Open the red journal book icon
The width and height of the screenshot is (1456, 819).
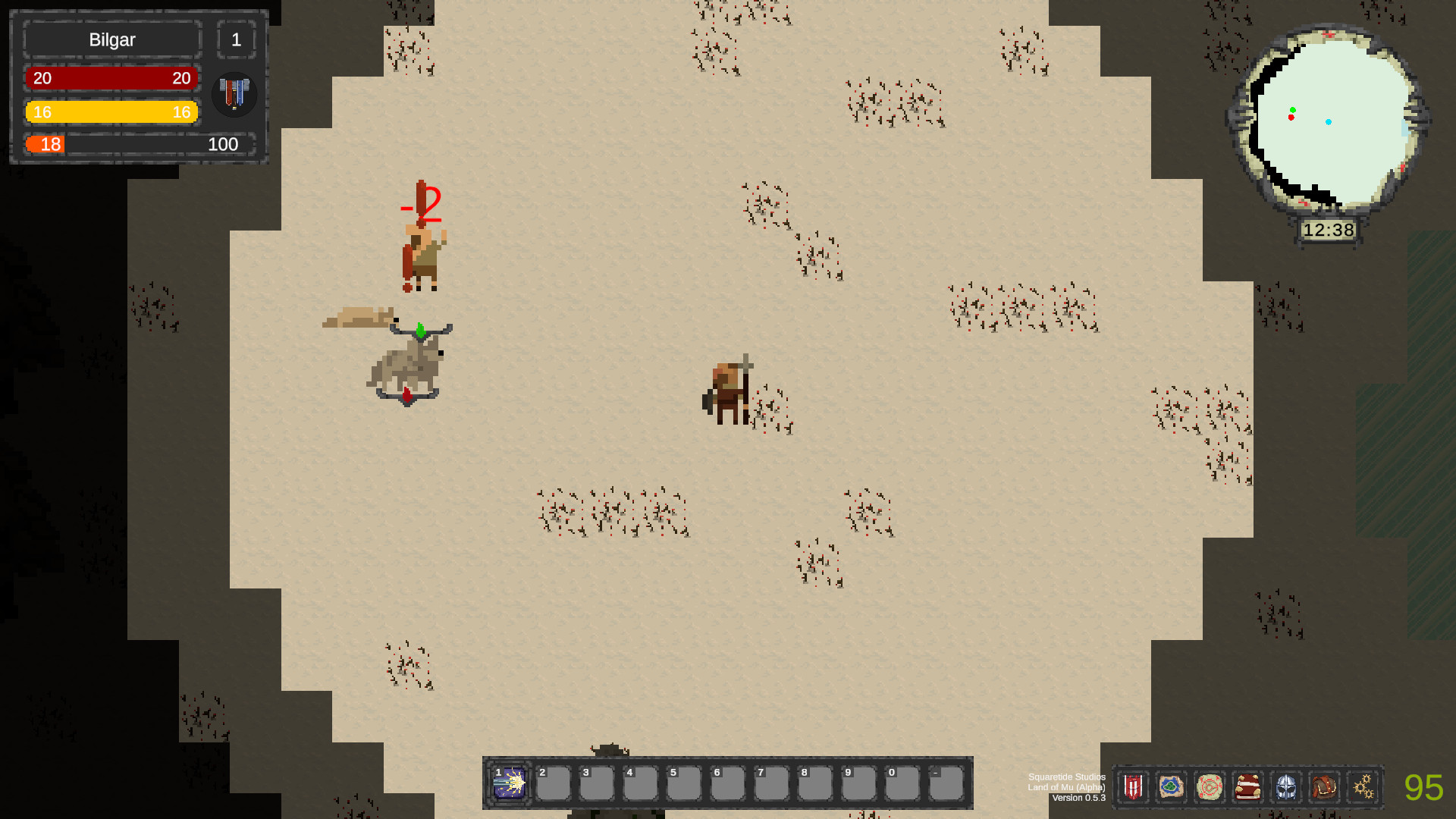point(1248,787)
